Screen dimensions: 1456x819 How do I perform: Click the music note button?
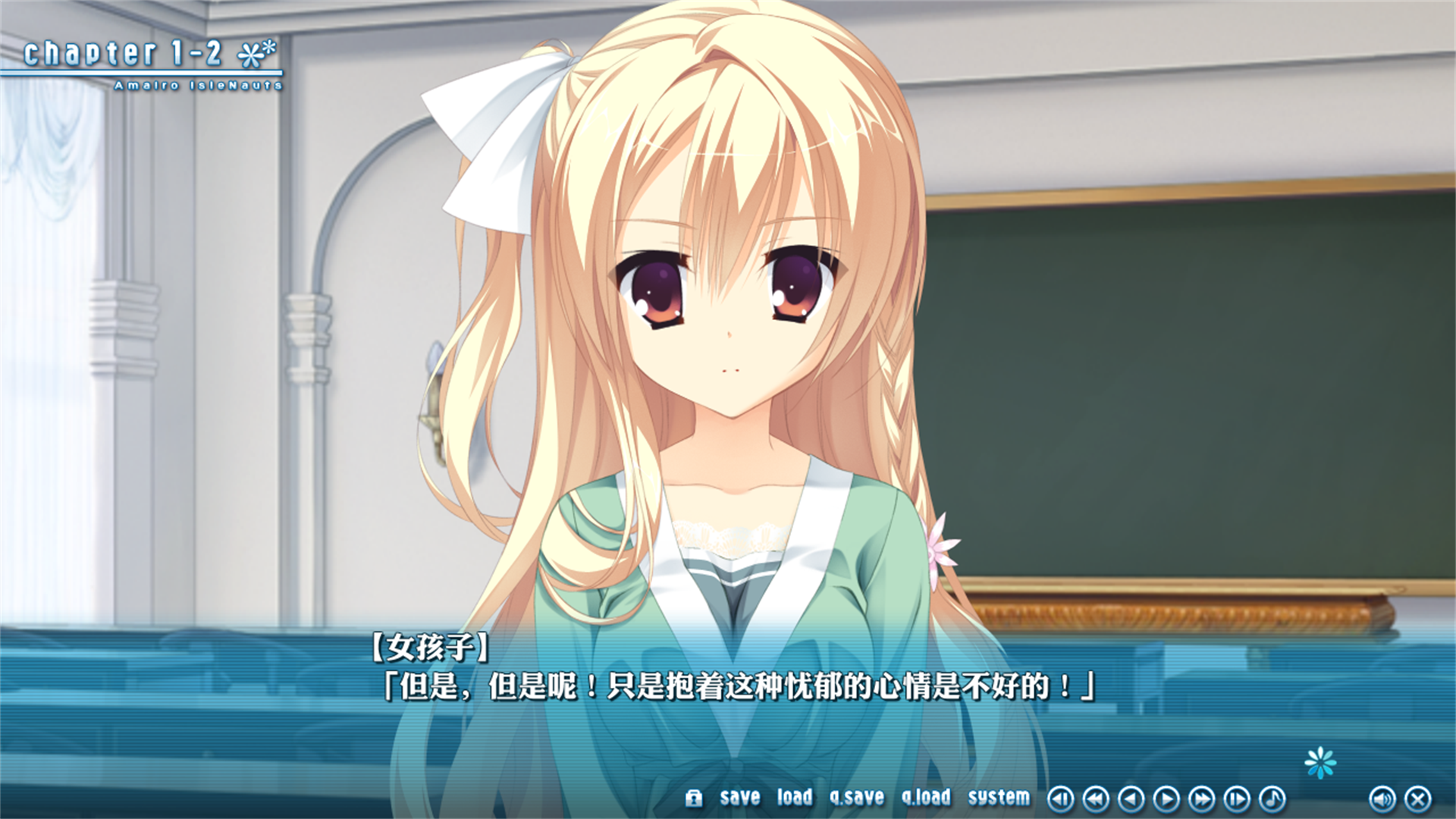coord(1272,799)
